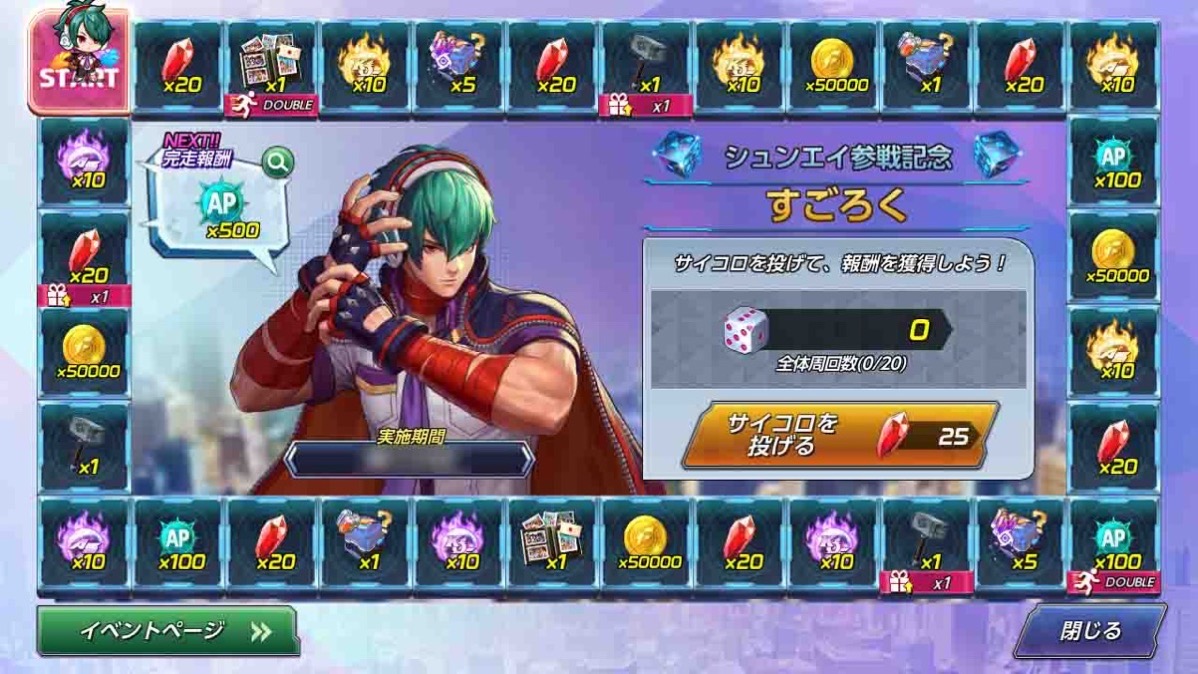
Task: Open the イベントページ event page
Action: (x=168, y=631)
